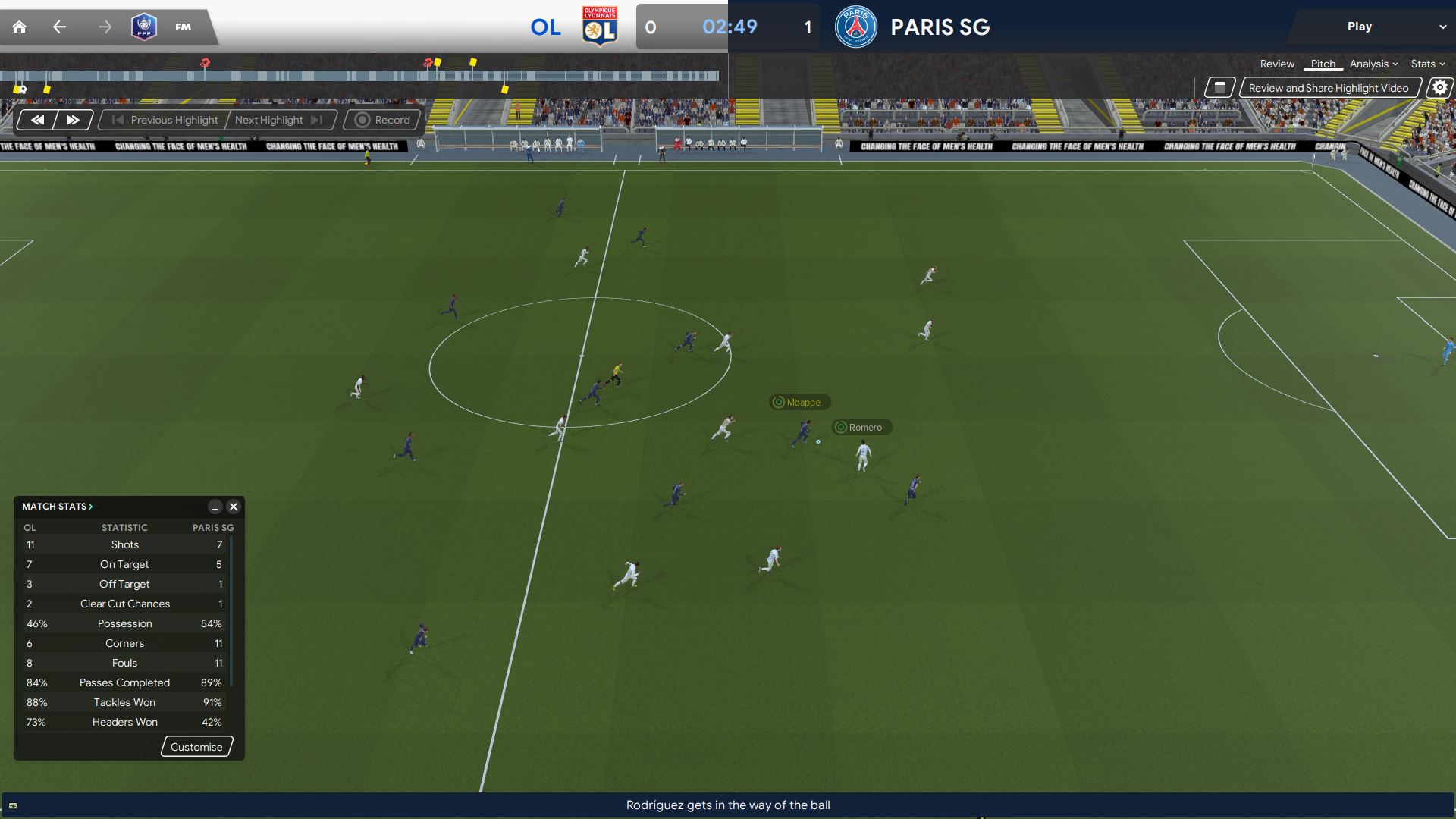Navigate back with the left arrow
This screenshot has width=1456, height=819.
pos(59,27)
